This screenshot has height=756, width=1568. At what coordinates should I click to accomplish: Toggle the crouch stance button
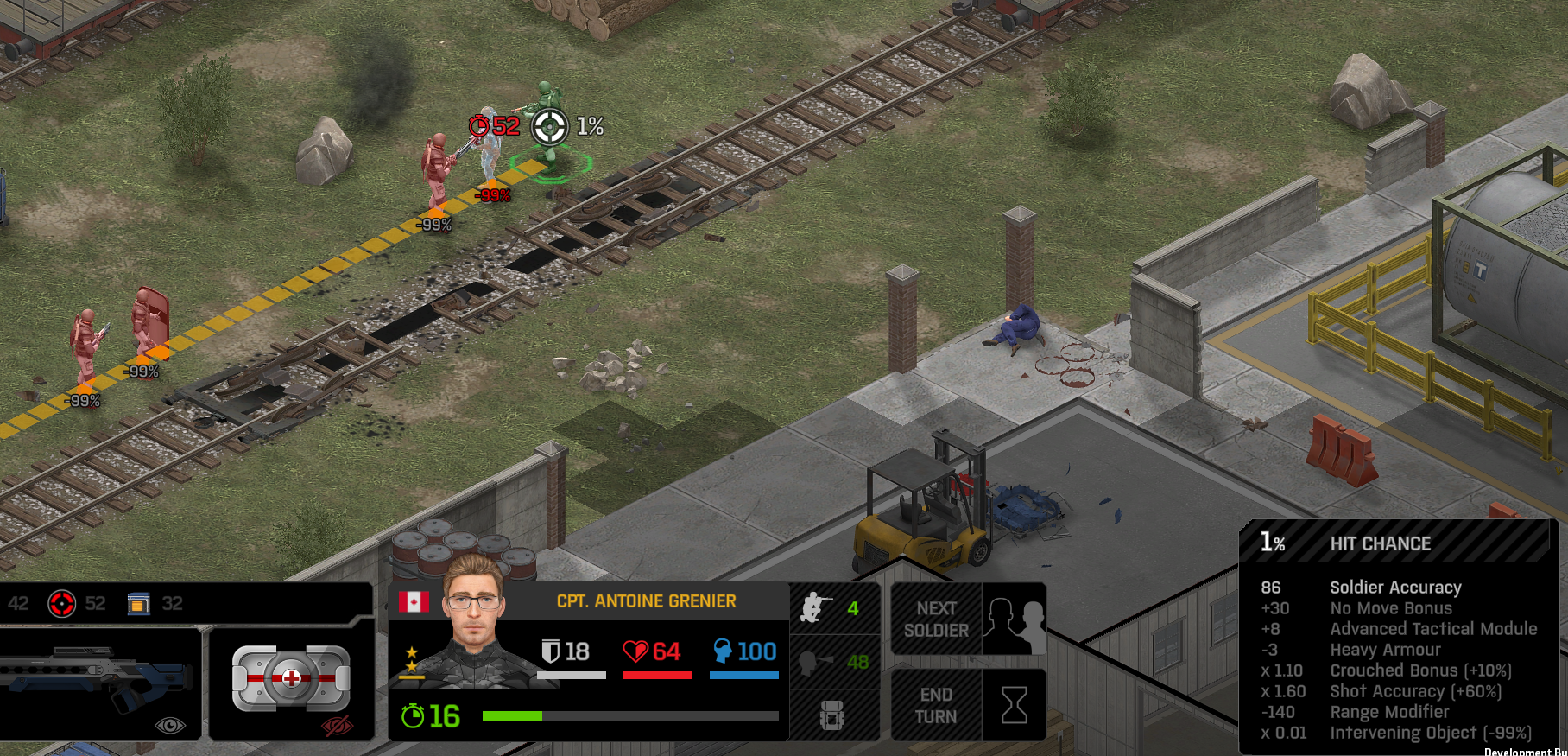833,608
